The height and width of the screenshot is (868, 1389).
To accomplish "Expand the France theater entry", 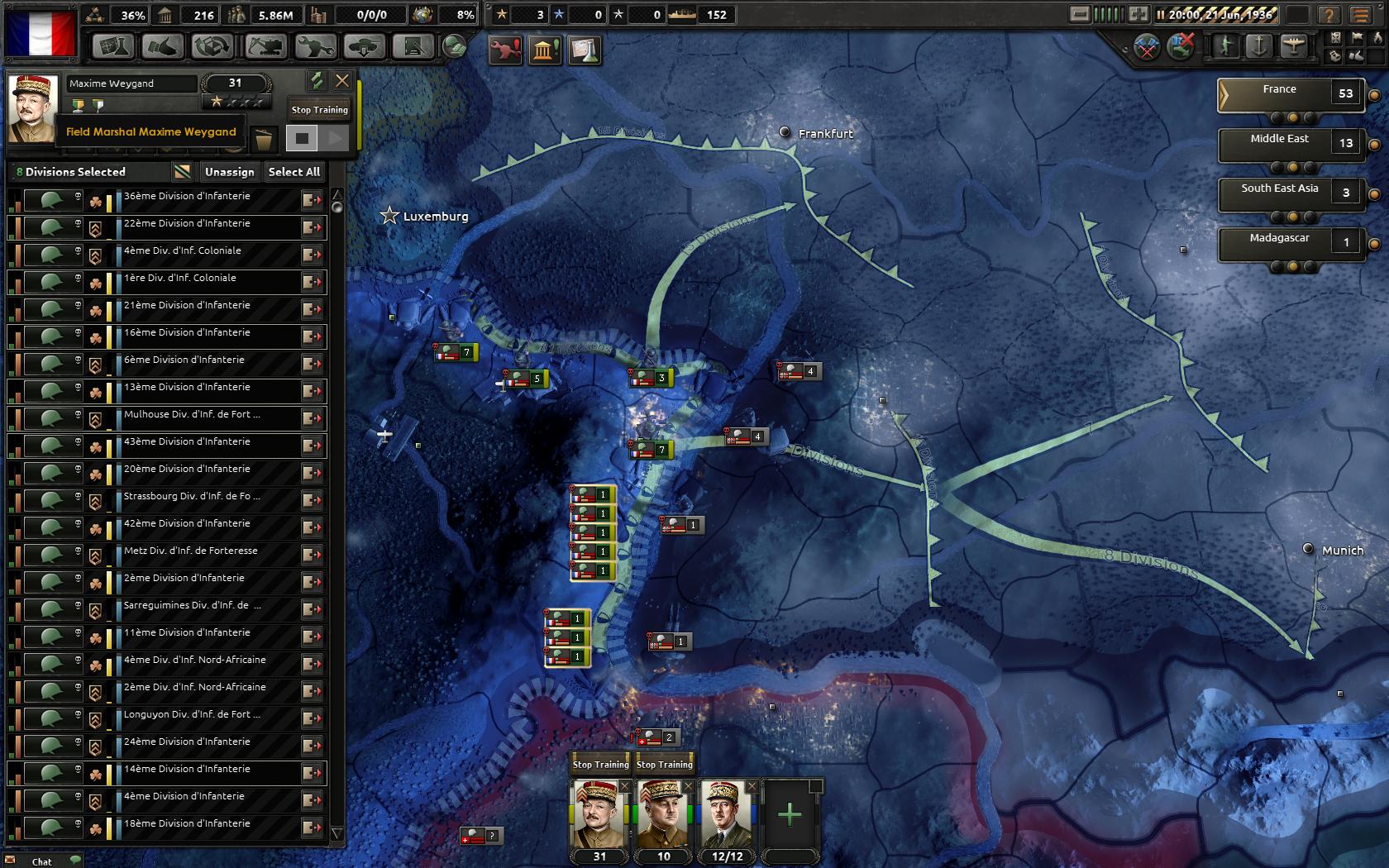I will [x=1225, y=94].
